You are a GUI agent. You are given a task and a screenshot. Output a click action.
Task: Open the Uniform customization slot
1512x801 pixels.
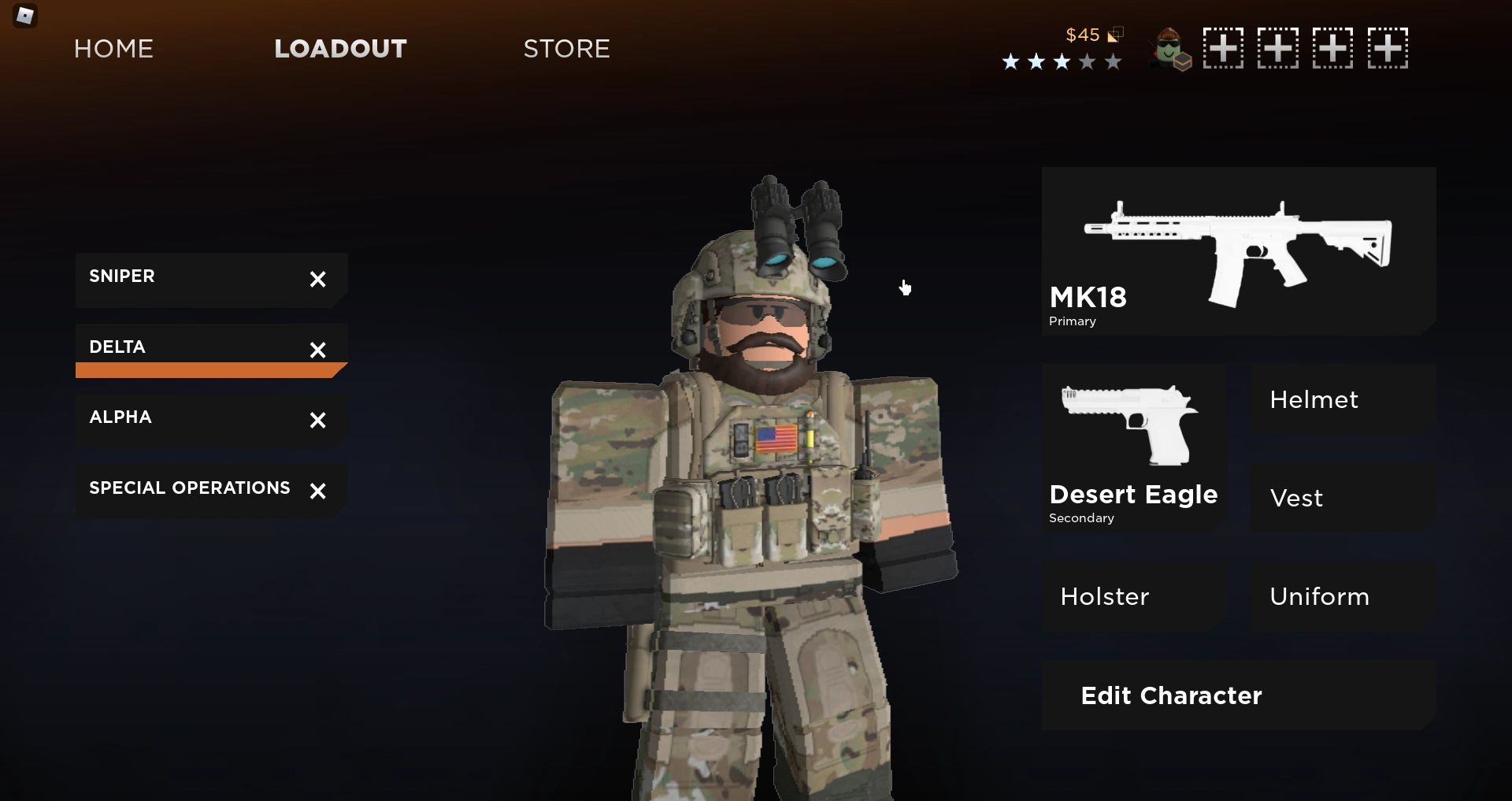click(1318, 596)
